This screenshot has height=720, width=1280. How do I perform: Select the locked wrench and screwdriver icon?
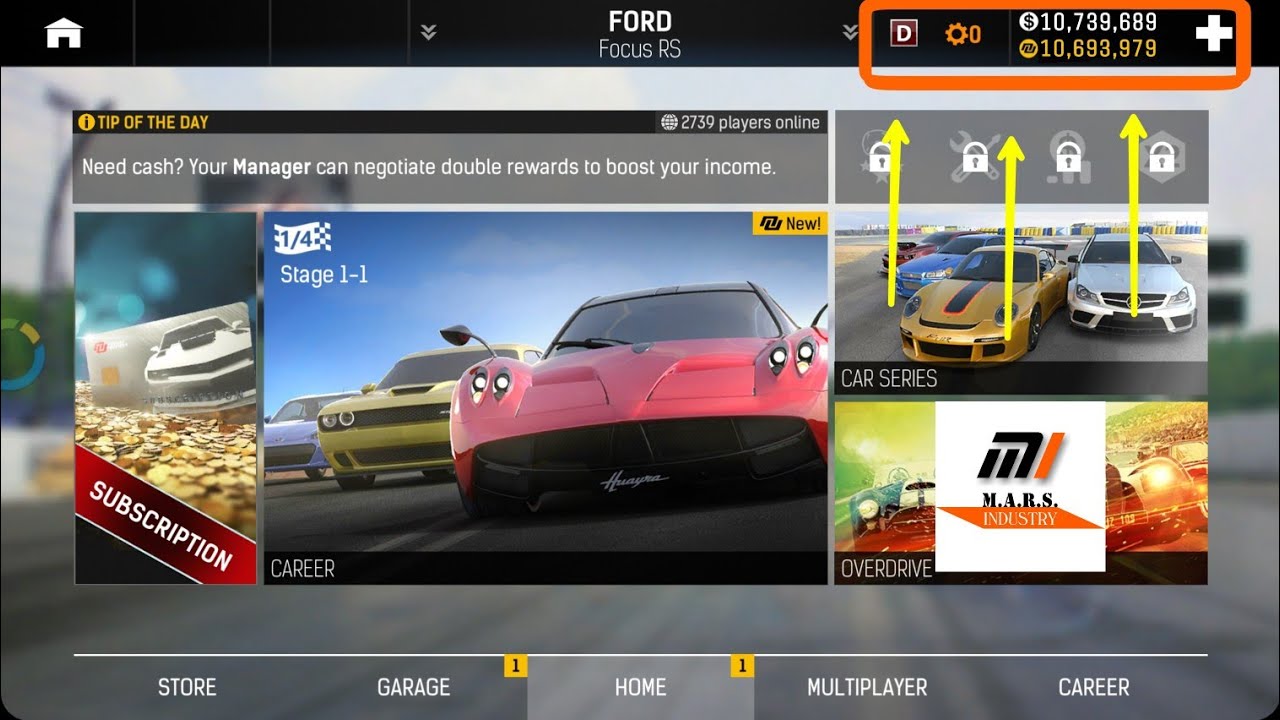(x=973, y=157)
